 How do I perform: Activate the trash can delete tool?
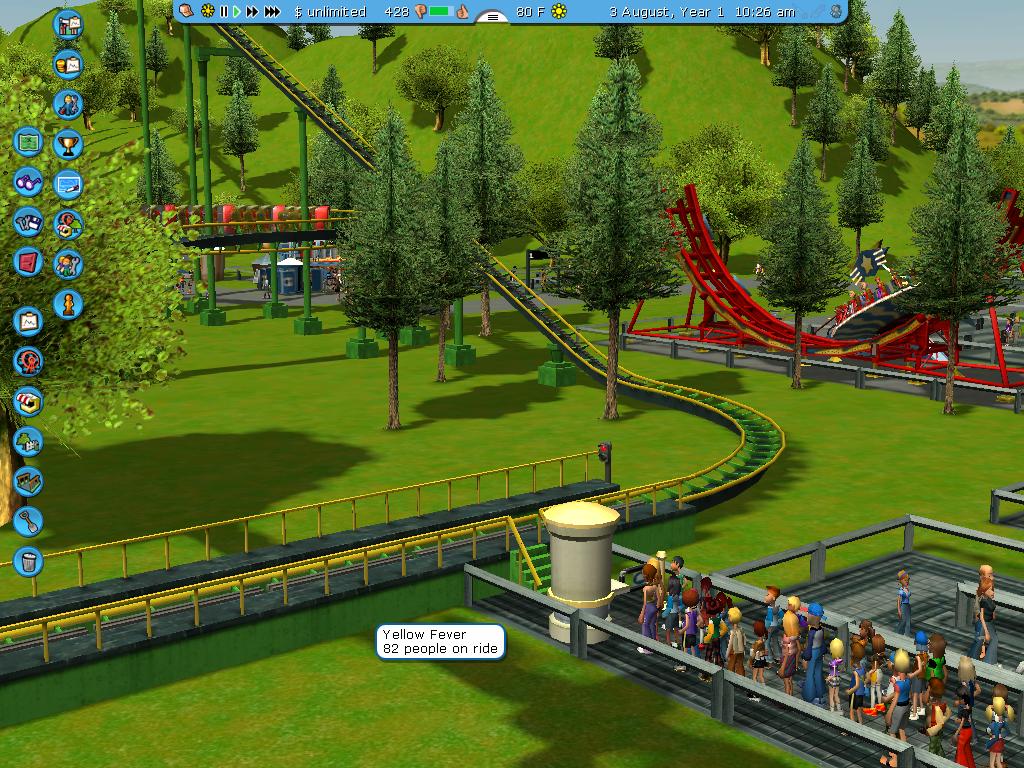point(28,560)
